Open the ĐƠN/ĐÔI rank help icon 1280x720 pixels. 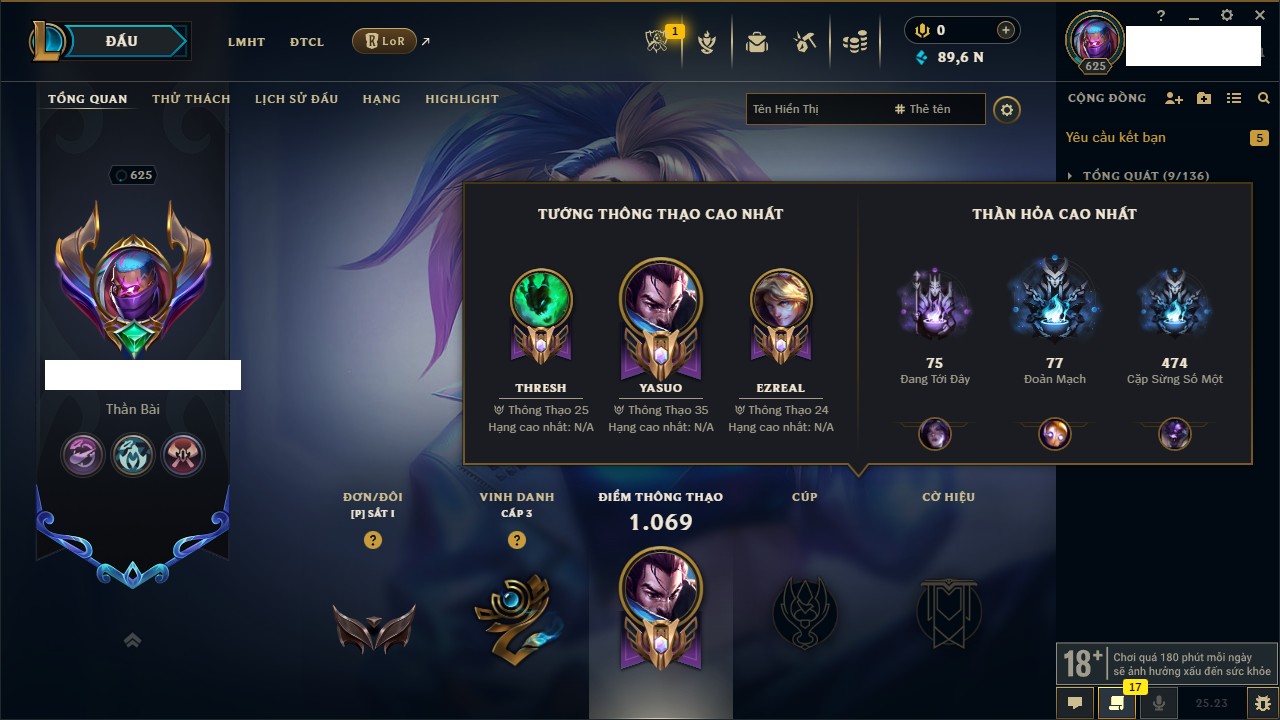pos(373,540)
